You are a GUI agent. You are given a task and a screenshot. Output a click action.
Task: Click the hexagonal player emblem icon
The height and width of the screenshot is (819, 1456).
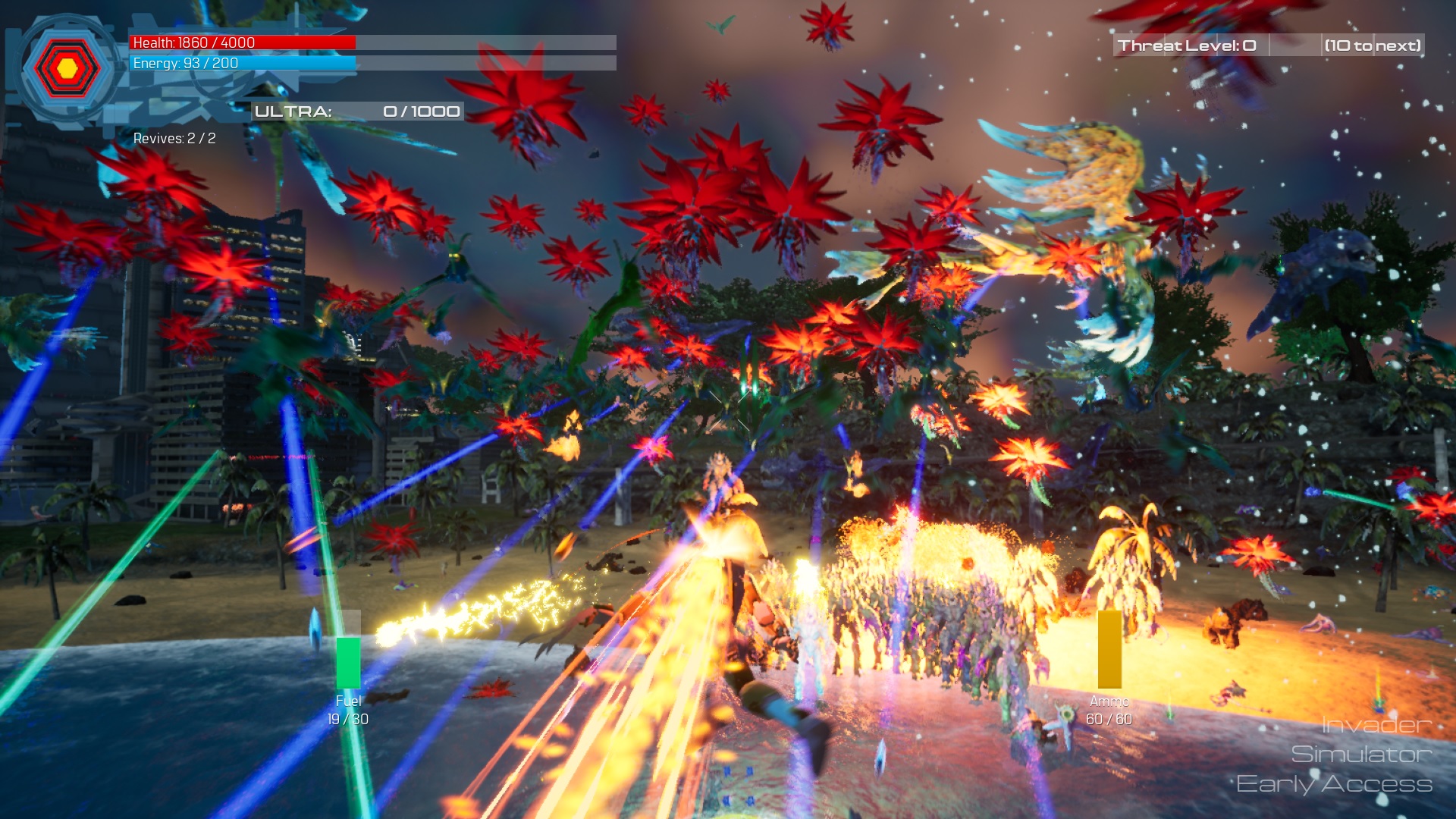pyautogui.click(x=67, y=70)
